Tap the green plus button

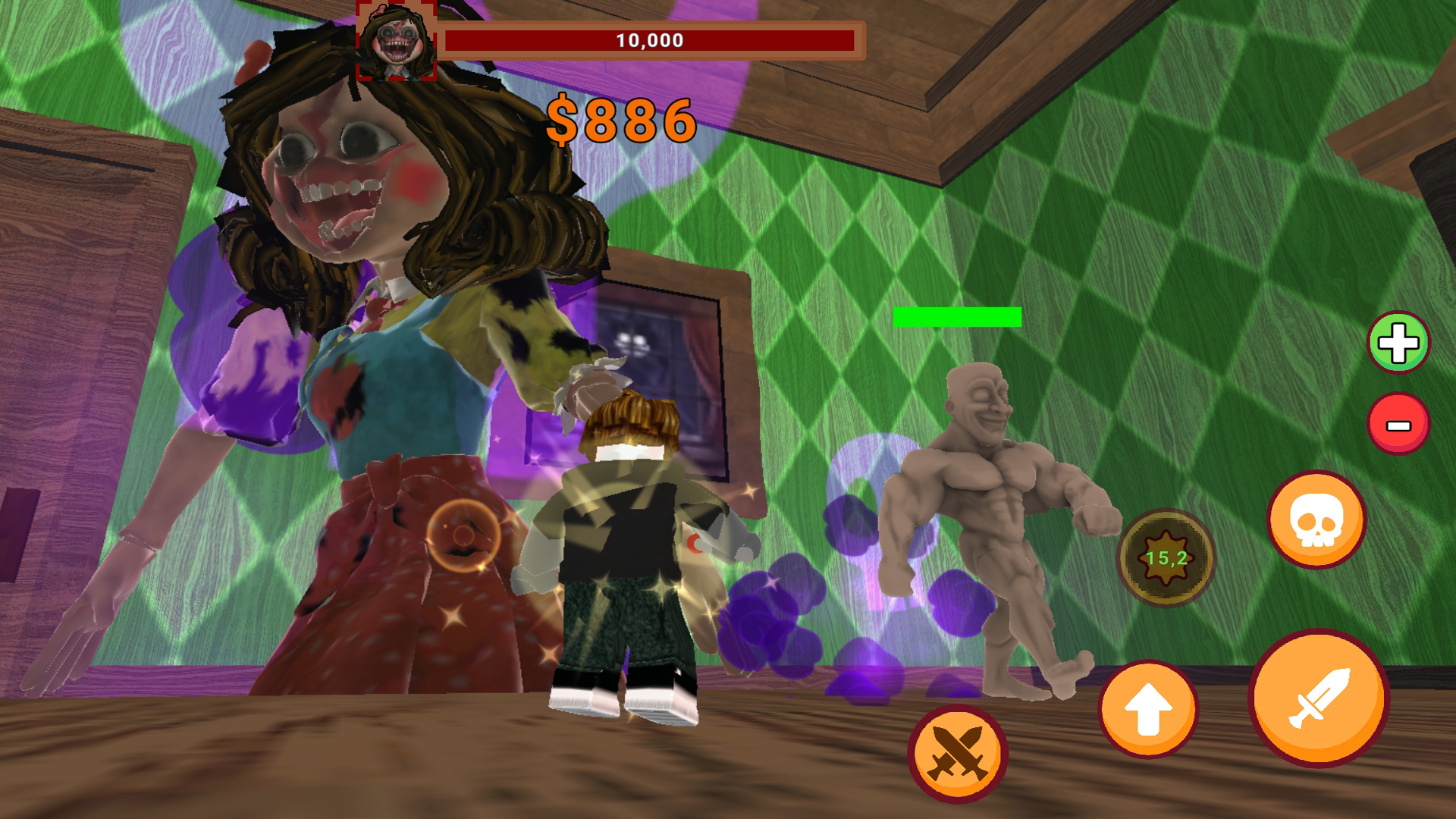(1398, 343)
